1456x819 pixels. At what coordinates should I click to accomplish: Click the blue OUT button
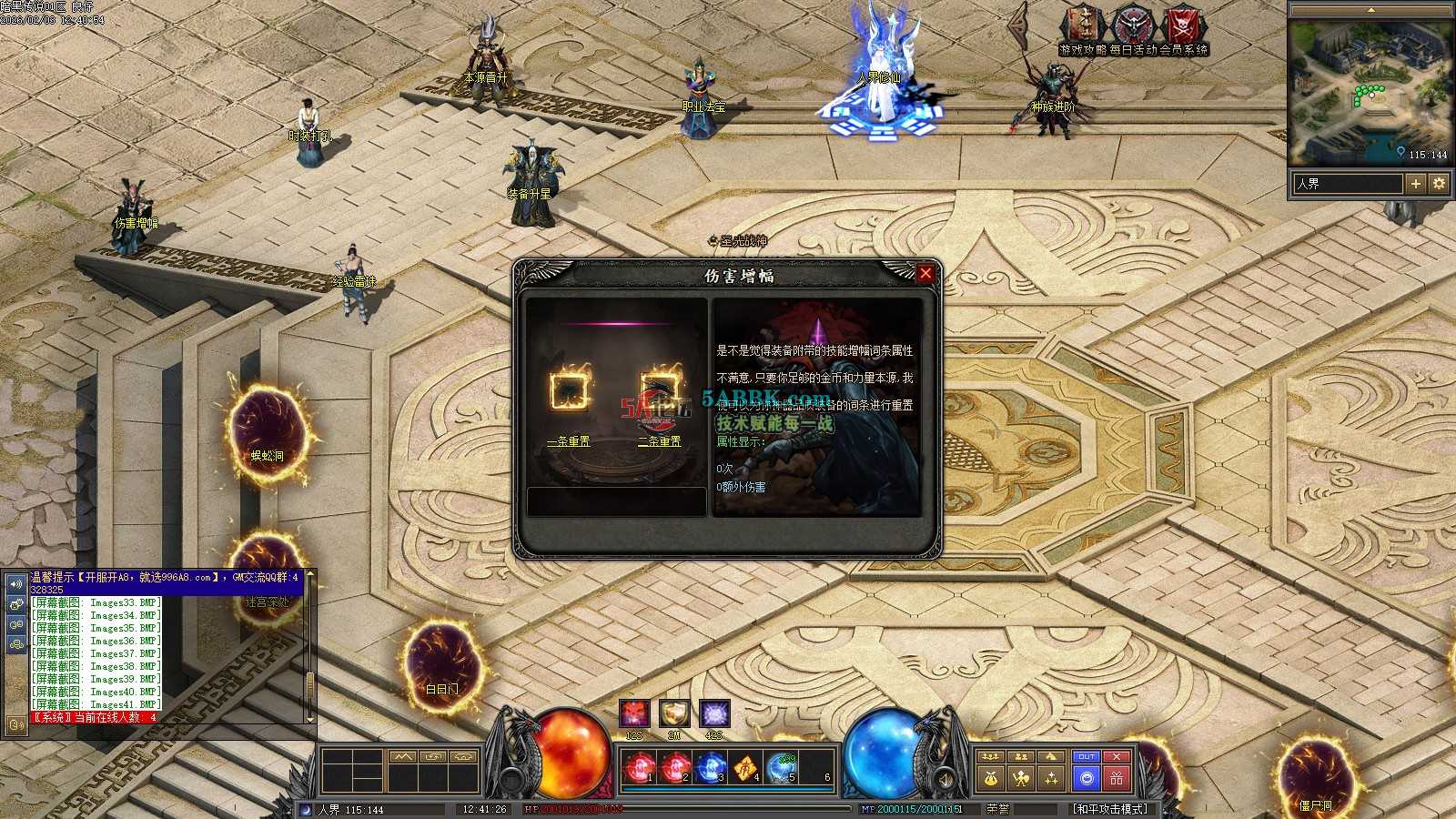pos(1086,757)
